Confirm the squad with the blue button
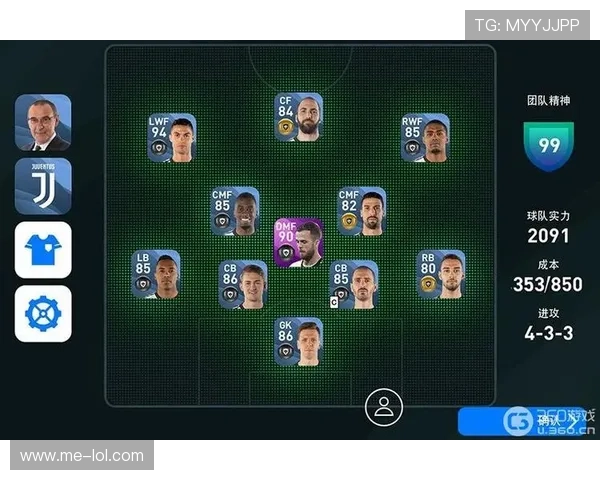Image resolution: width=600 pixels, height=480 pixels. 520,421
